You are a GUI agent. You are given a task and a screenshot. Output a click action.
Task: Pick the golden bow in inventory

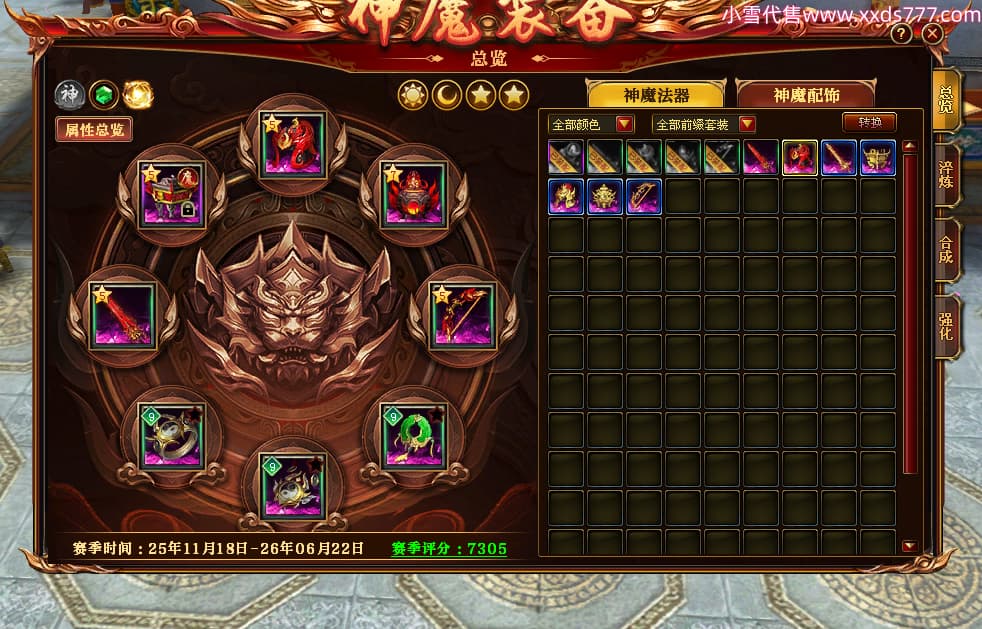[x=644, y=197]
